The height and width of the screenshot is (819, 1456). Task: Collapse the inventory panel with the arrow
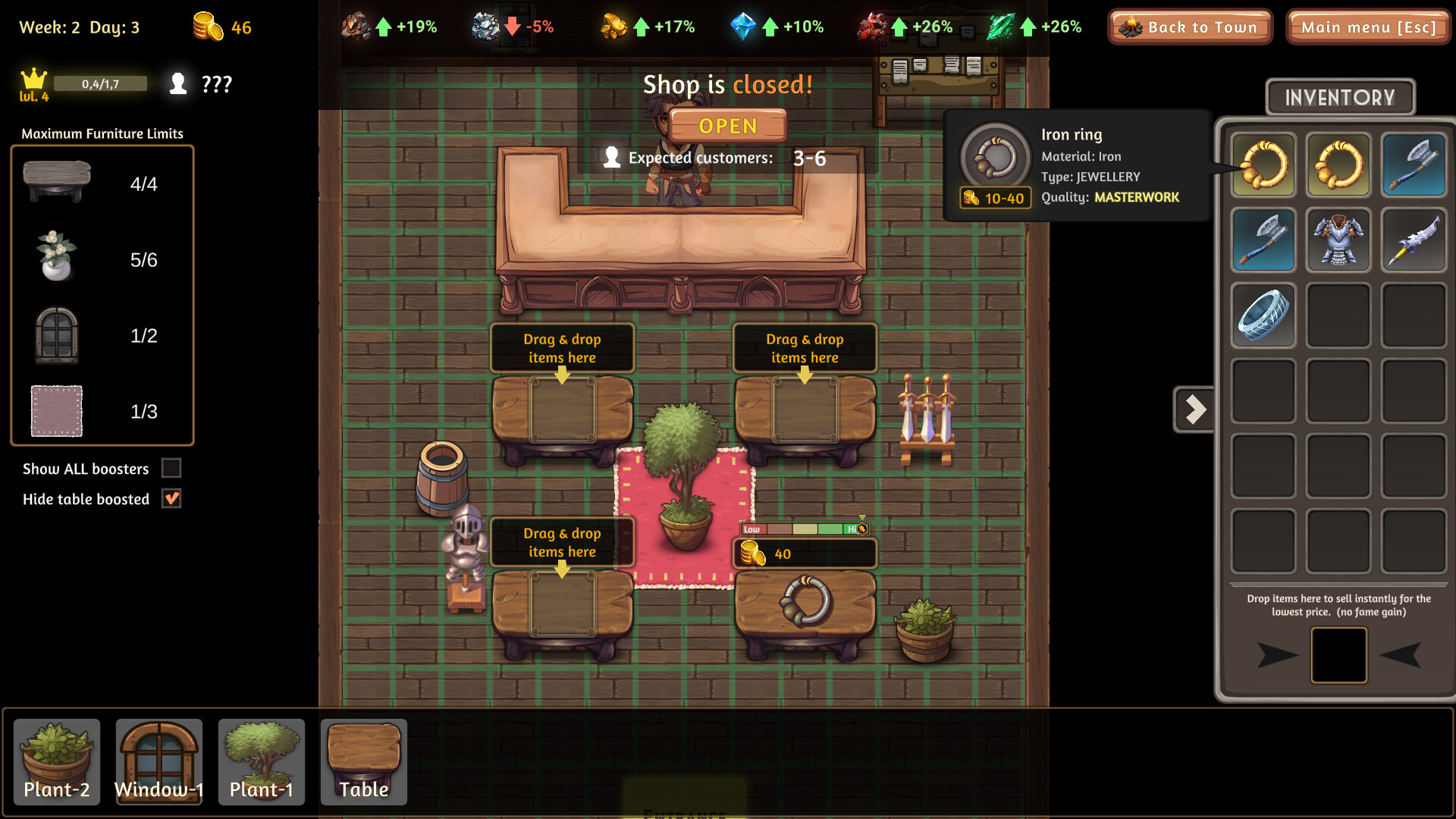[1194, 409]
